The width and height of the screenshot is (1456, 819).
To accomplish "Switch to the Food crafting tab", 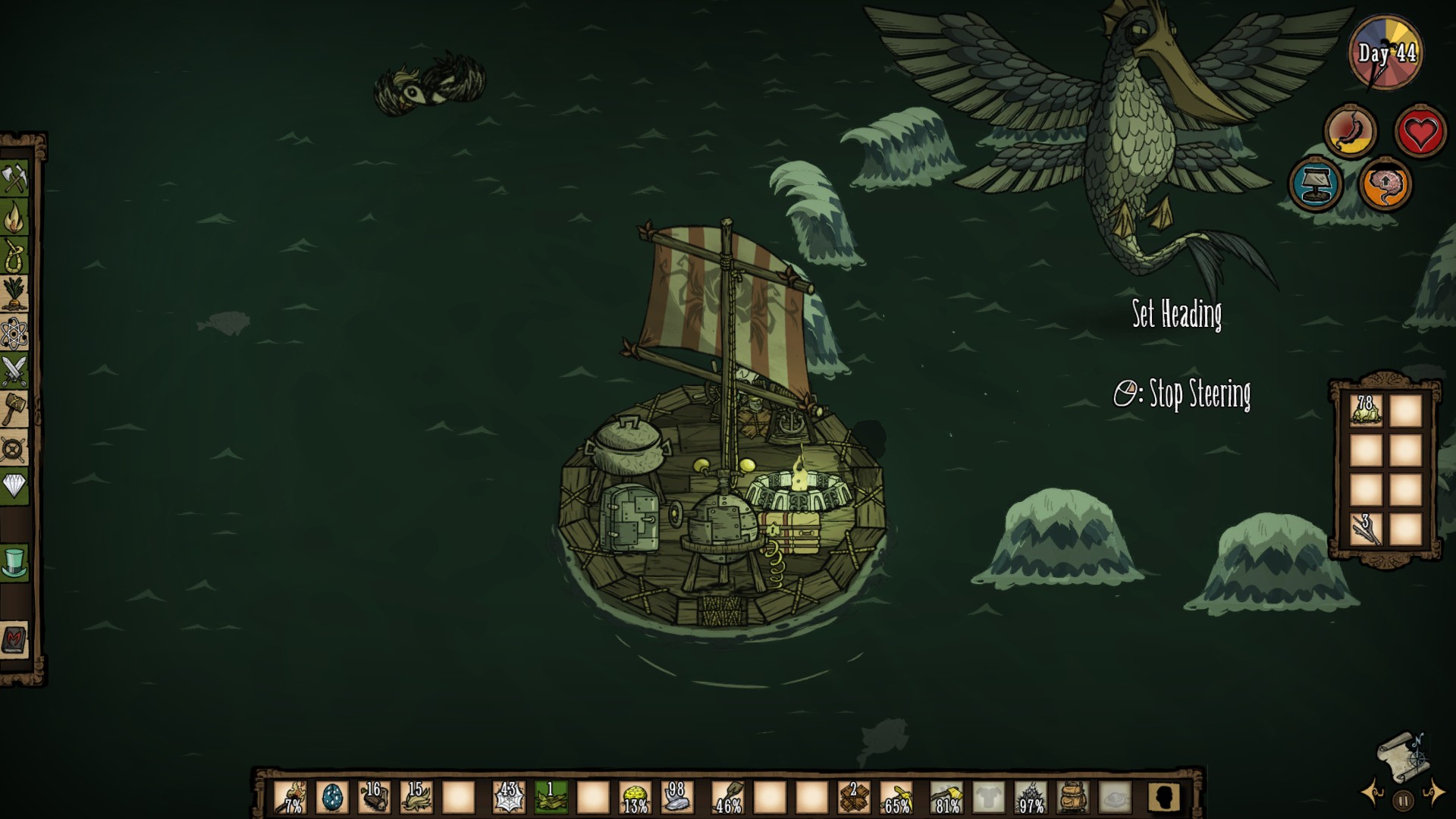I will [14, 294].
